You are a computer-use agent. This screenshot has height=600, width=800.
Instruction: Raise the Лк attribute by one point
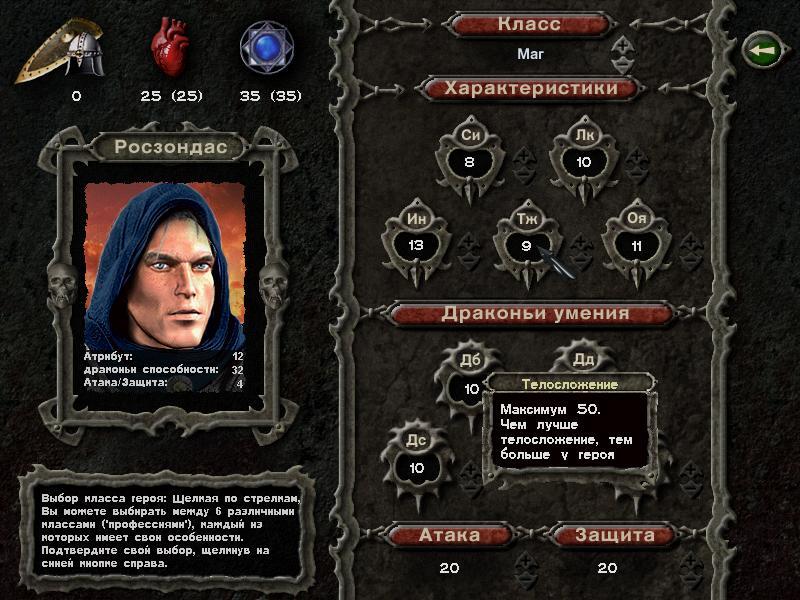[x=636, y=154]
